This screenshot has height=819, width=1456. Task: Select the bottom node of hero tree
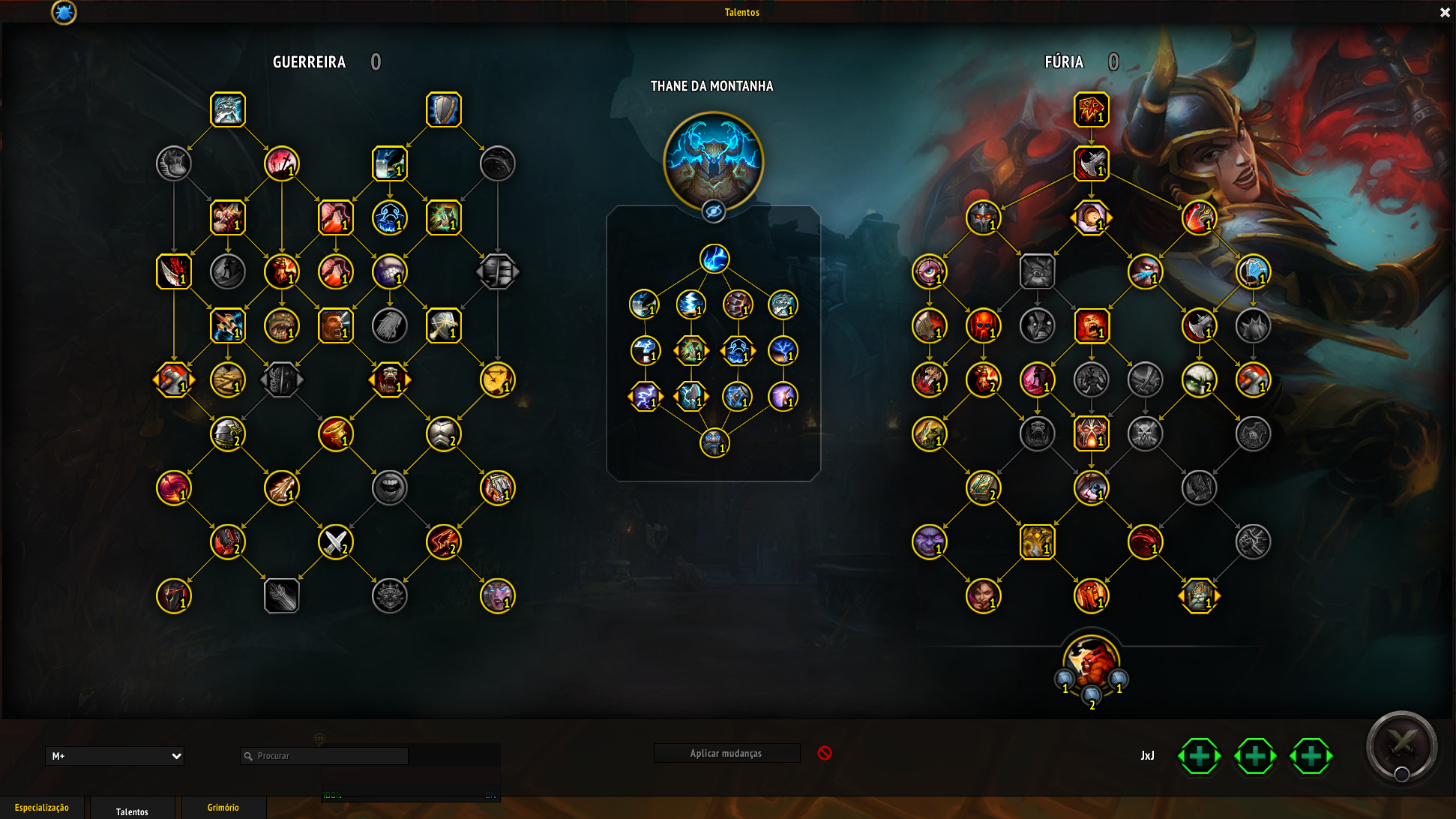(714, 442)
